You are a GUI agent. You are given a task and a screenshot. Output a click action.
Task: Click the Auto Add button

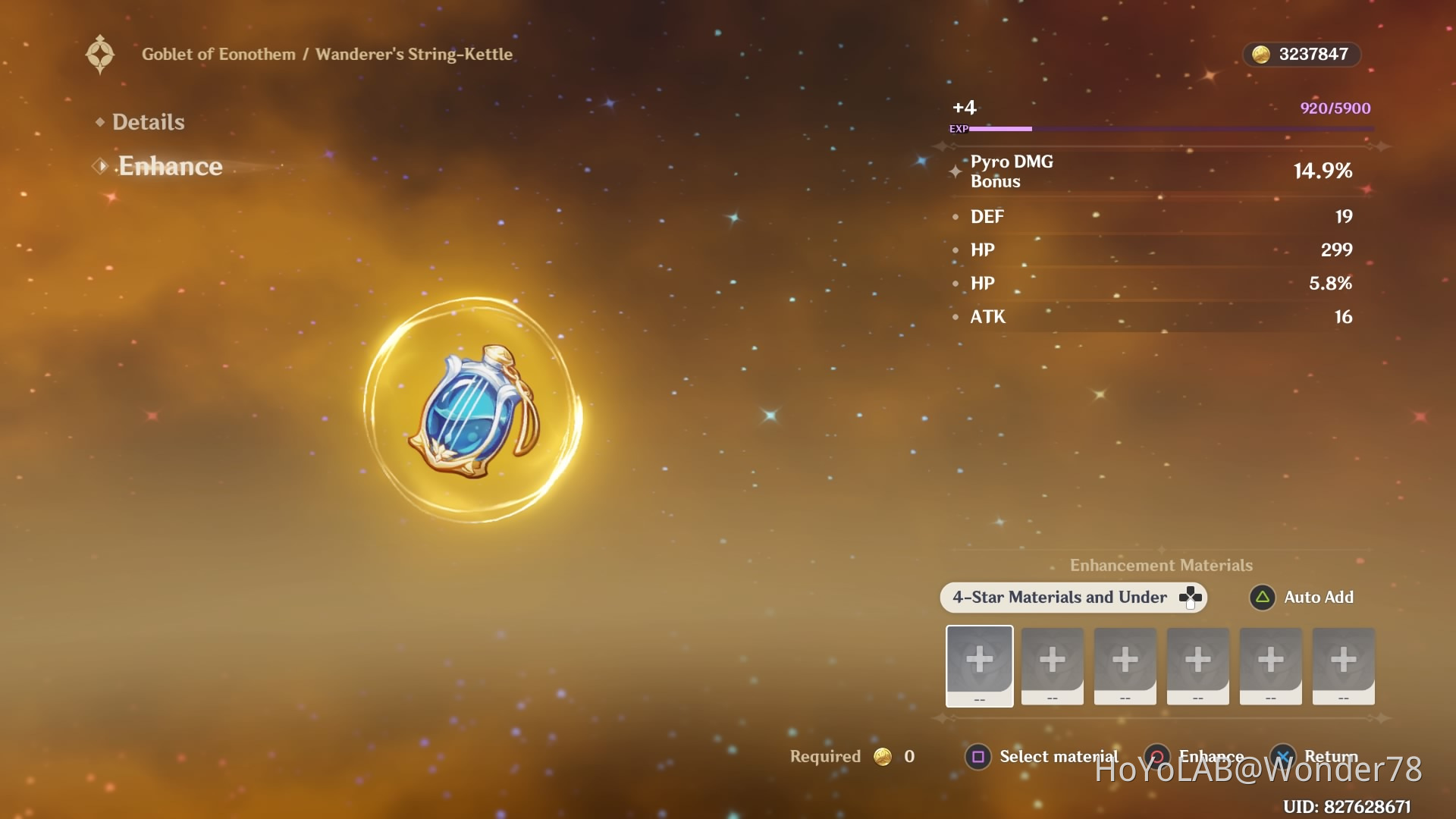1302,598
